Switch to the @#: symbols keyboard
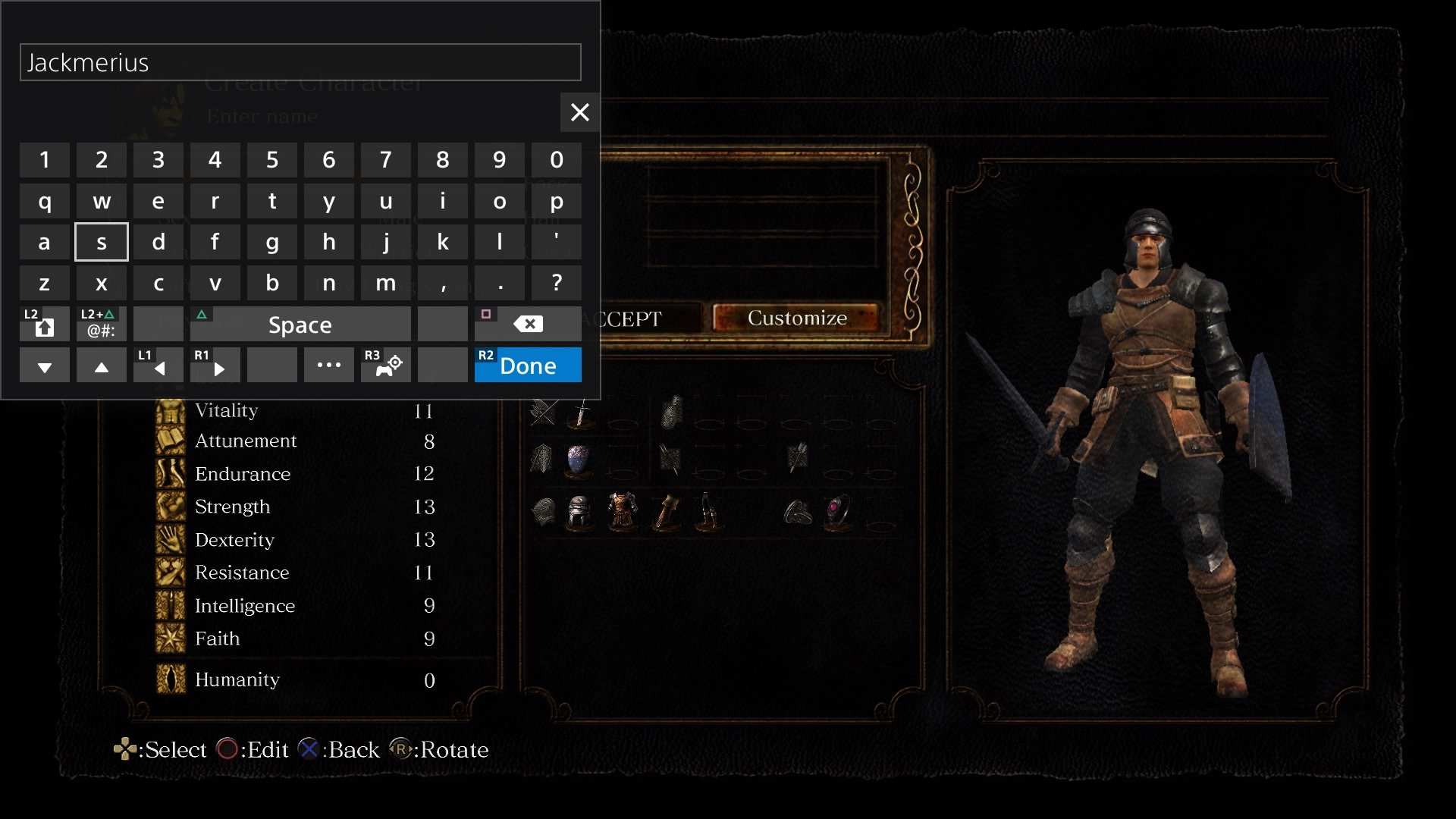 click(102, 325)
